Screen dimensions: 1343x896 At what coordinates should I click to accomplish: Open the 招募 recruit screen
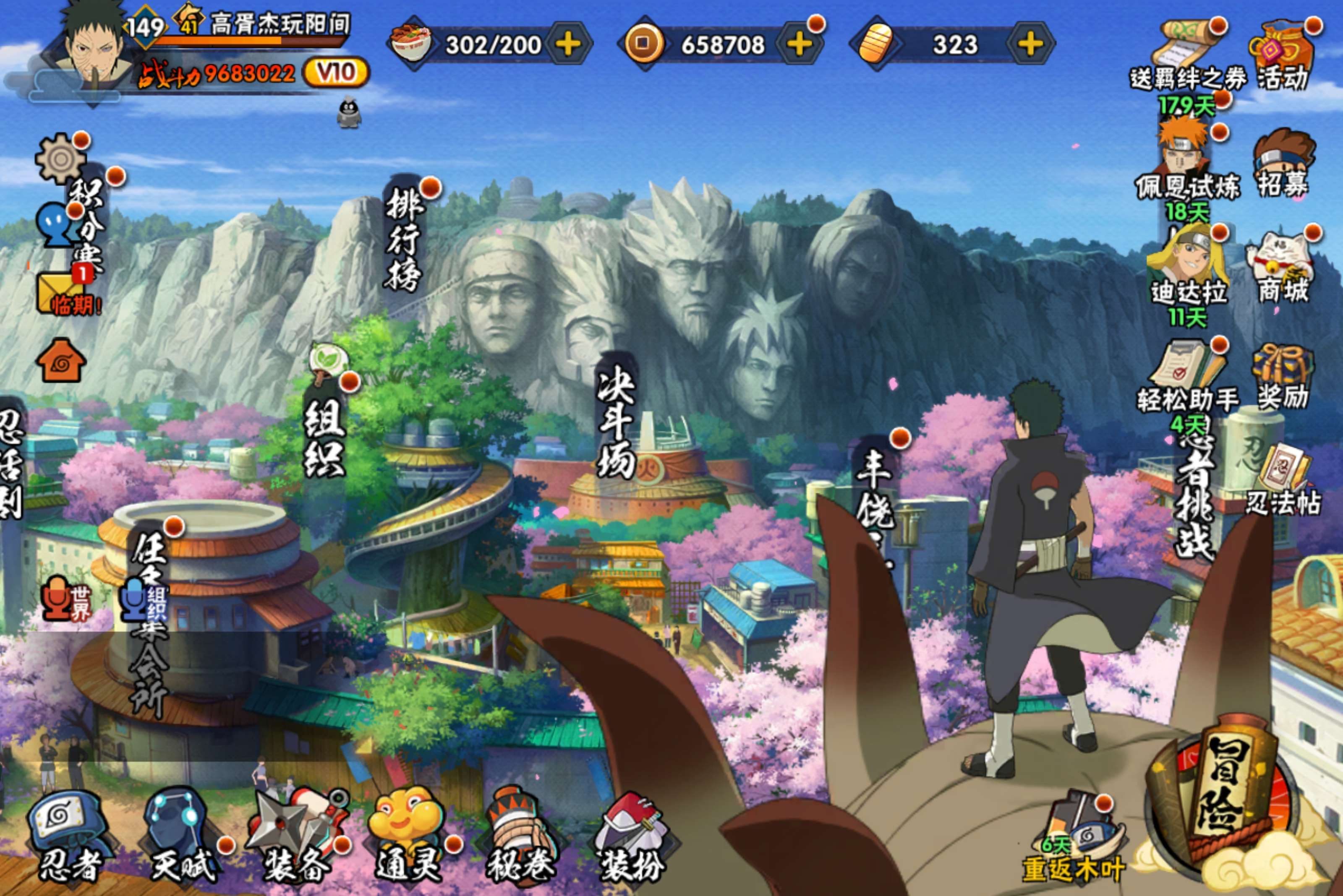pos(1283,163)
